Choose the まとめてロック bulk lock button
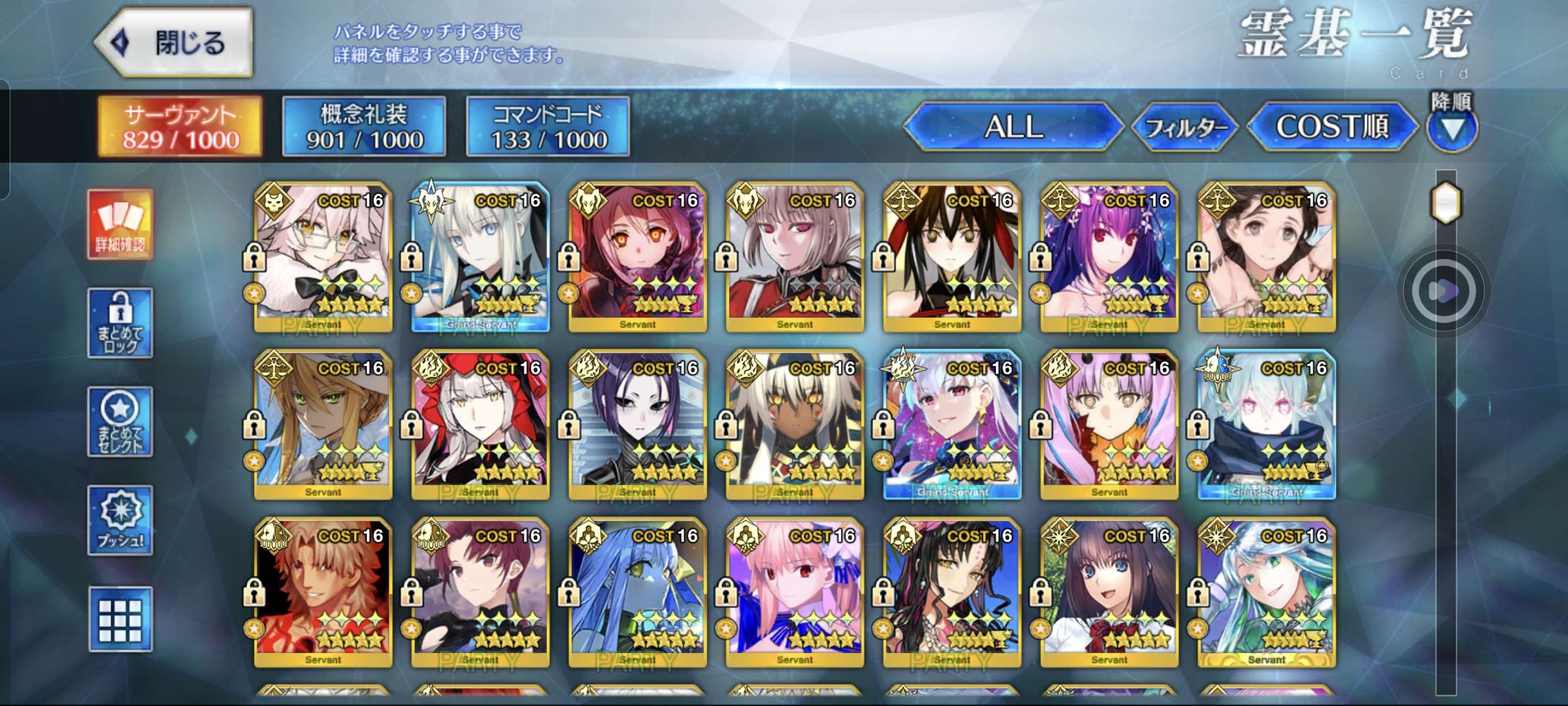The width and height of the screenshot is (1568, 706). click(x=120, y=323)
